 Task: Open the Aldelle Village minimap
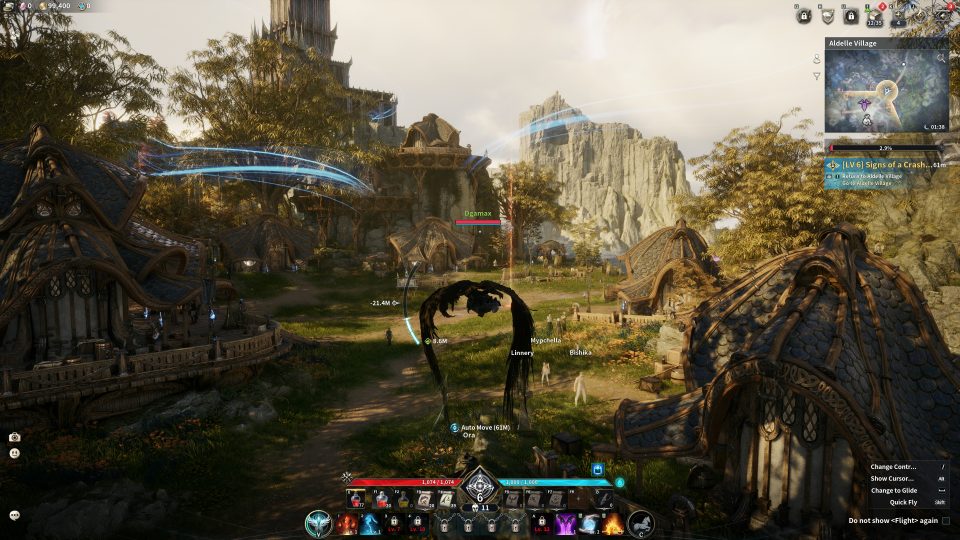click(886, 92)
